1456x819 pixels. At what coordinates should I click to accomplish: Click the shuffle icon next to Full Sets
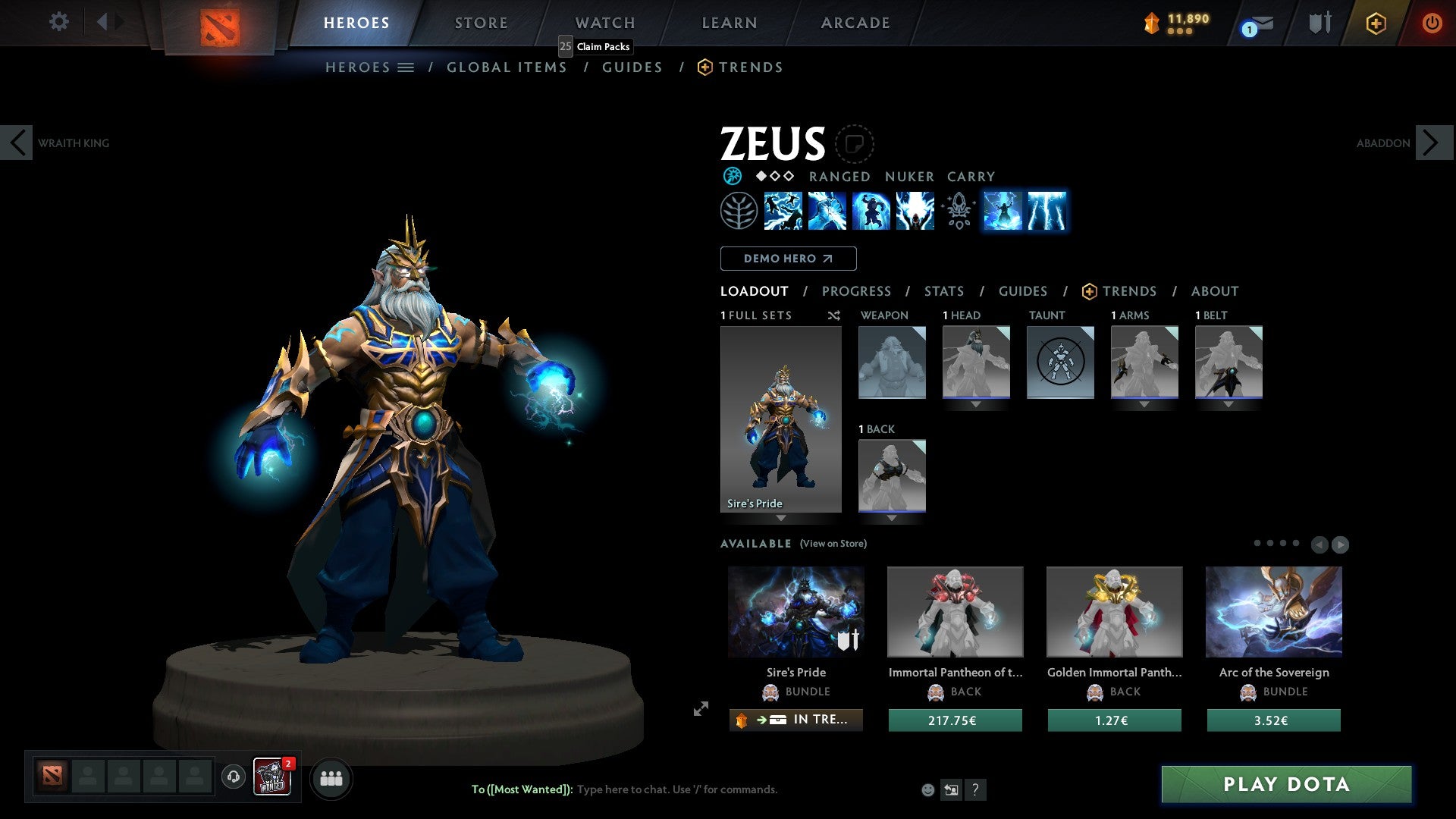coord(834,315)
